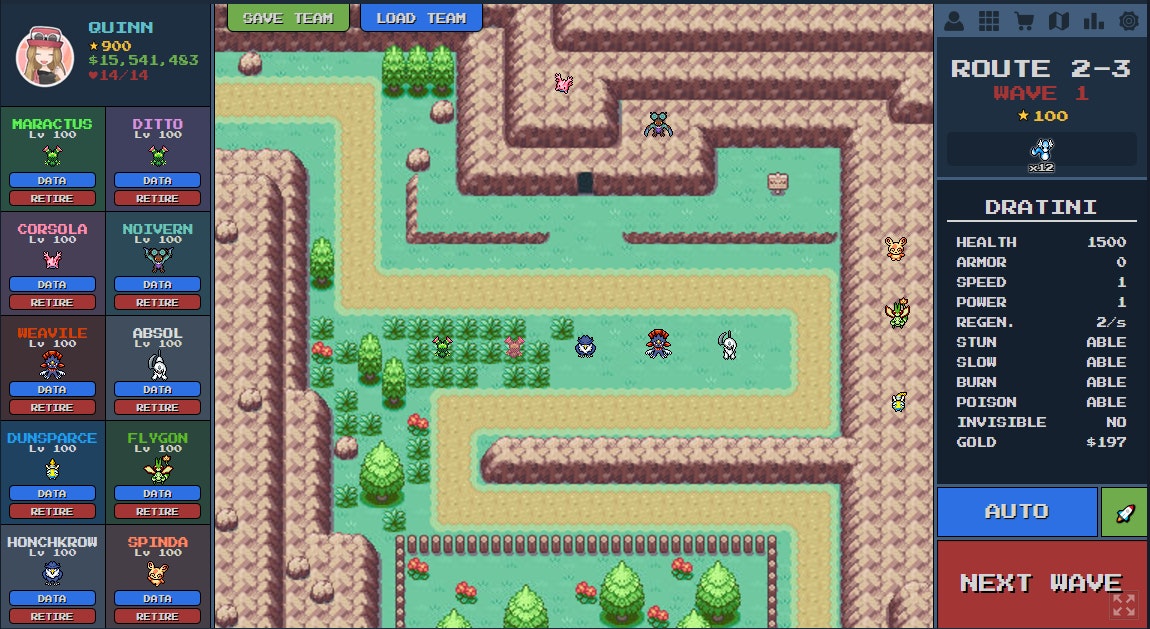Select Quinn's trainer avatar
The width and height of the screenshot is (1150, 629).
(x=45, y=56)
